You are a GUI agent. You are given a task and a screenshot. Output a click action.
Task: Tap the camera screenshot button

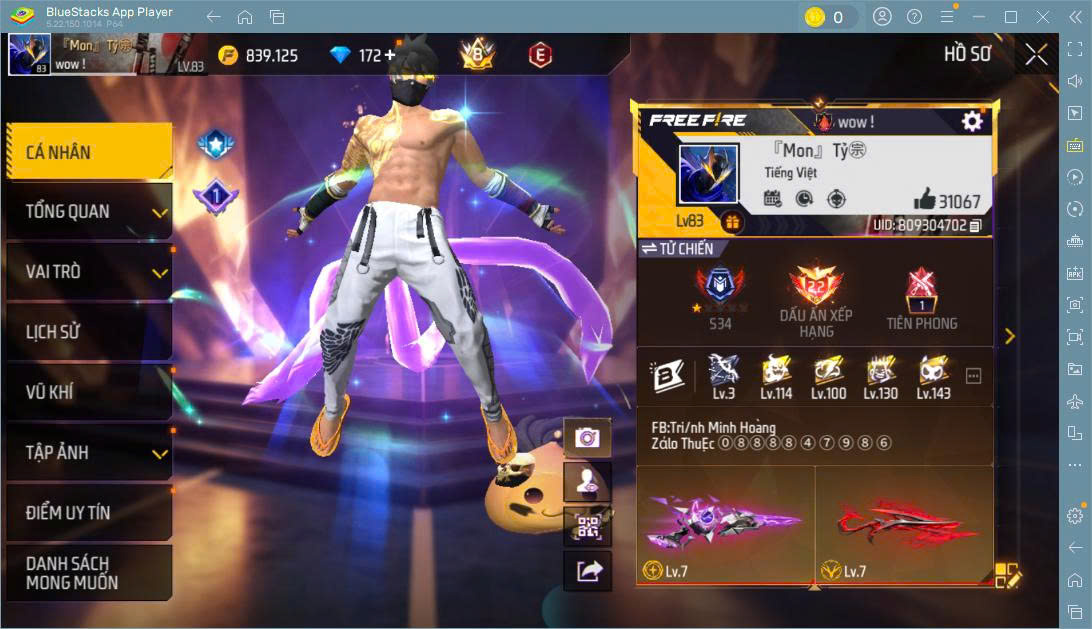tap(587, 437)
